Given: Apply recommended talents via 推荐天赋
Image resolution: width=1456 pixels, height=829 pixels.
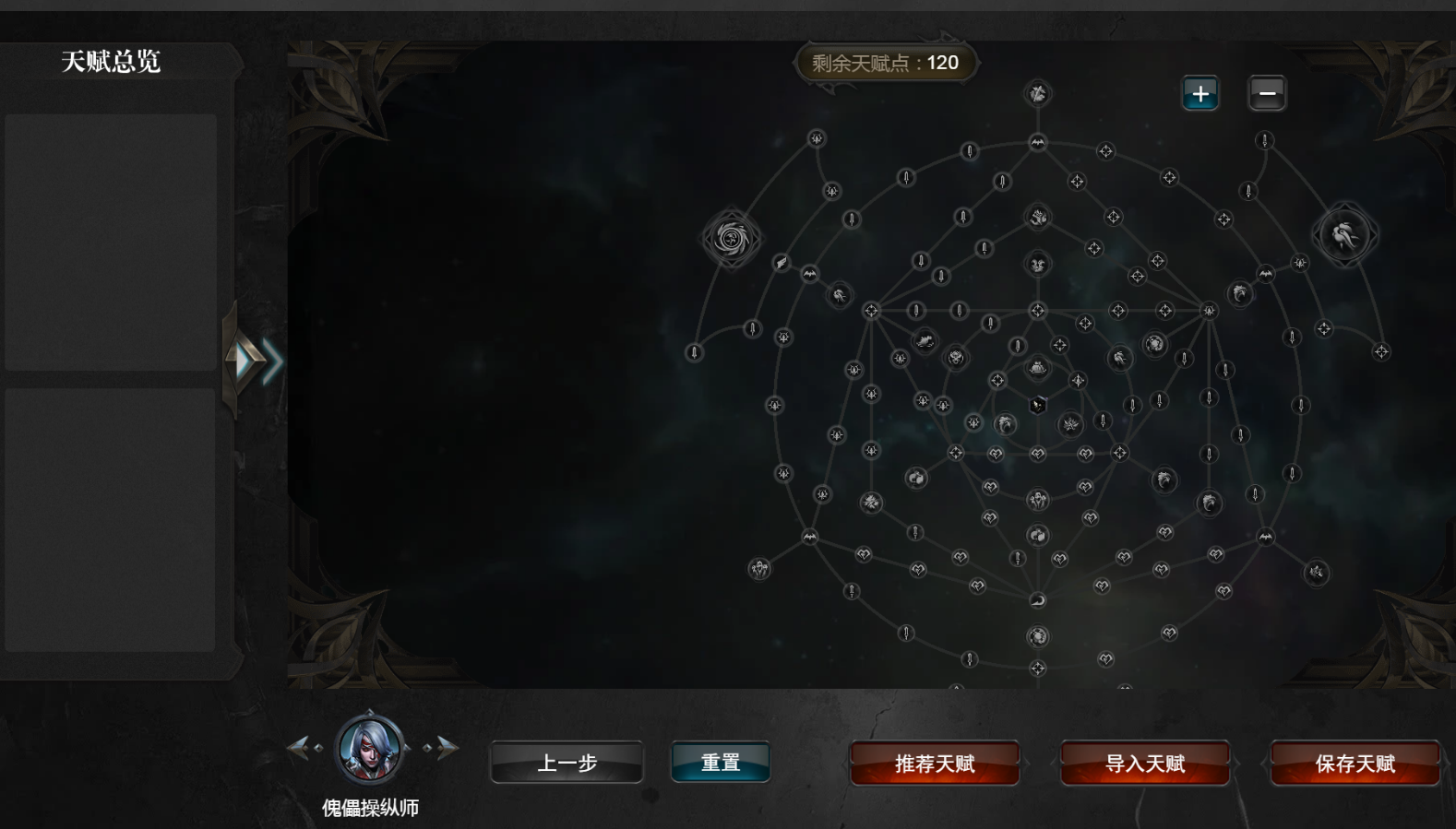Looking at the screenshot, I should coord(934,764).
